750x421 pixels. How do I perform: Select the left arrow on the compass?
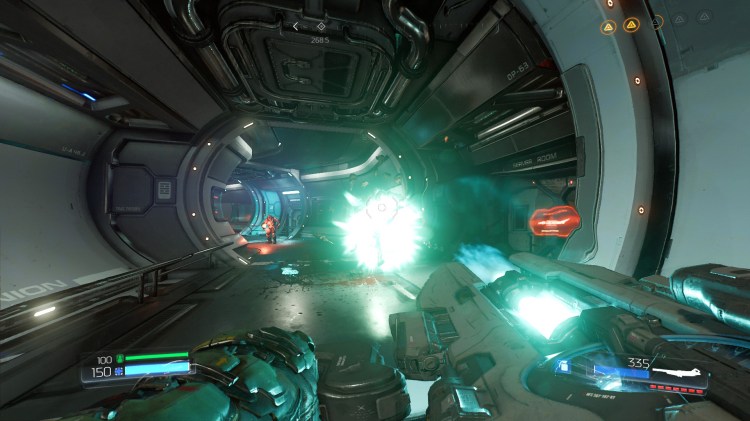pyautogui.click(x=297, y=26)
